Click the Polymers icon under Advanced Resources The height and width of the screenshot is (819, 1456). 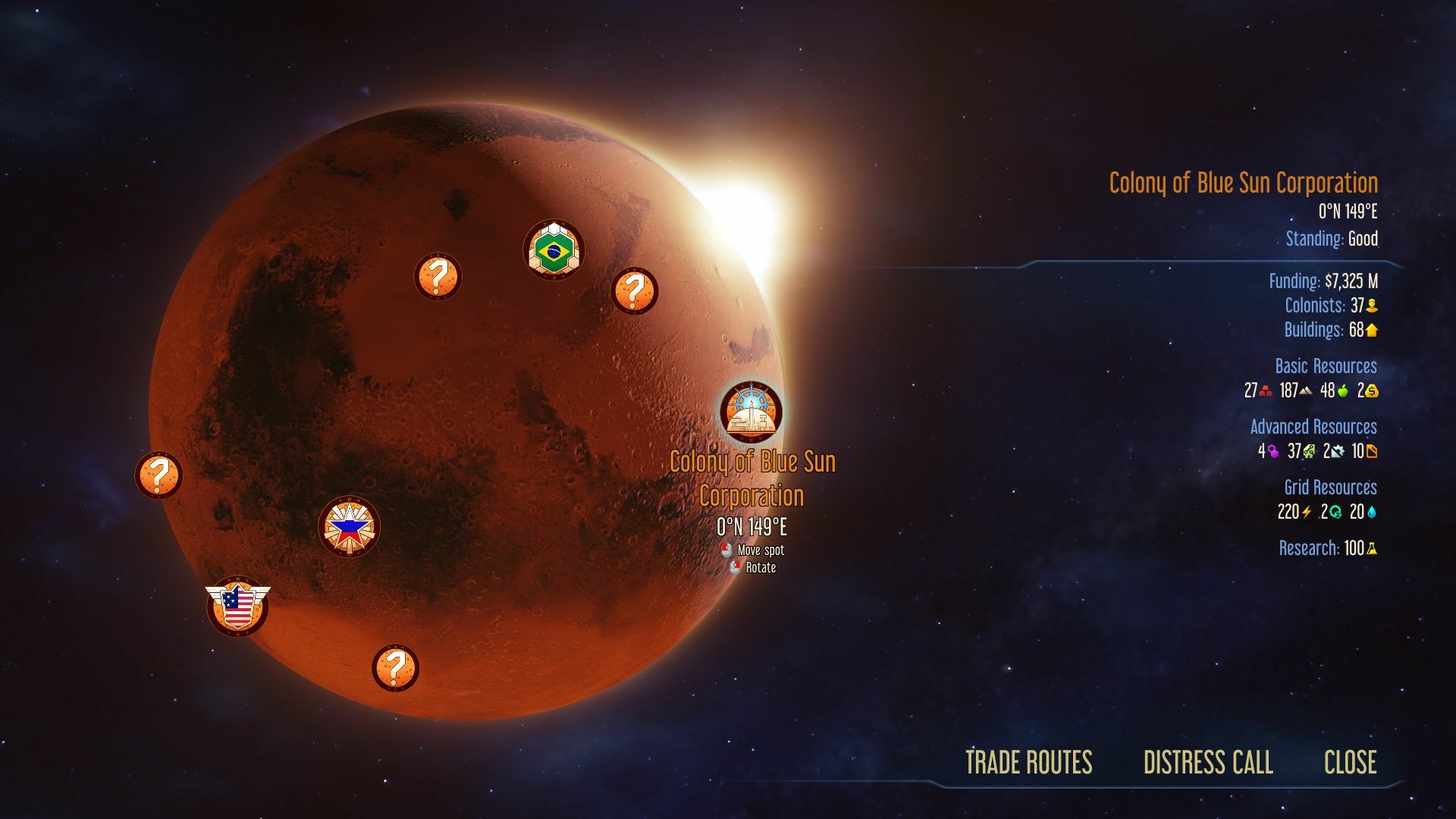point(1274,452)
